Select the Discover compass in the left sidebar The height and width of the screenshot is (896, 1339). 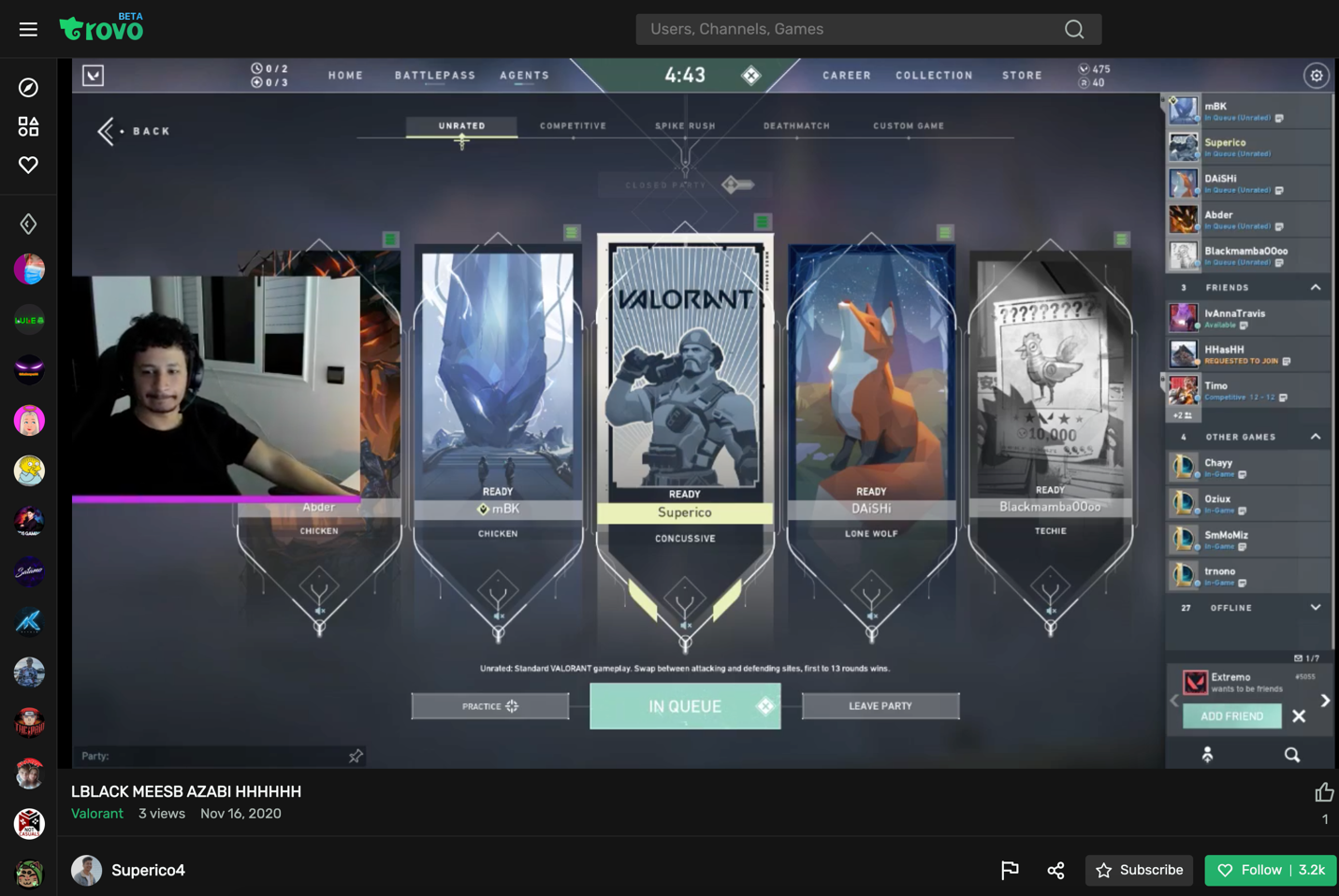coord(28,86)
